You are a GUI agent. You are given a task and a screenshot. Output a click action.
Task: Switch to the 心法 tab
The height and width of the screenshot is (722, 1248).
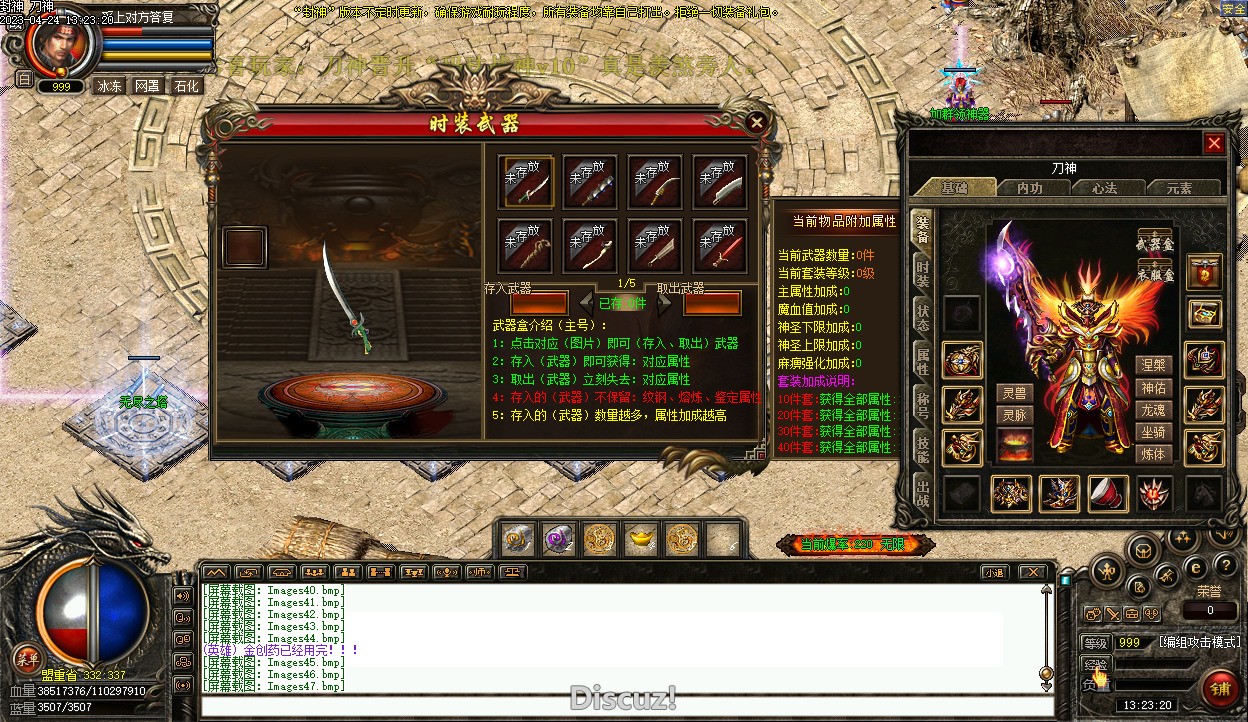pyautogui.click(x=1104, y=188)
